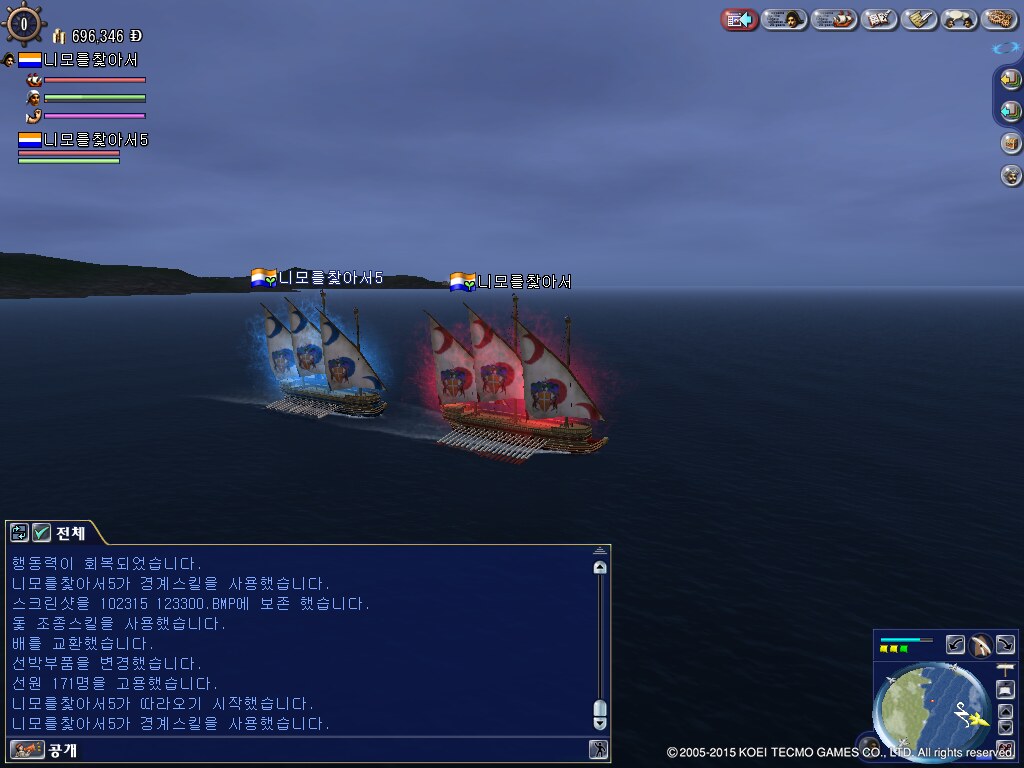1024x768 pixels.
Task: Toggle the sail icon between turn arrows
Action: coord(981,645)
